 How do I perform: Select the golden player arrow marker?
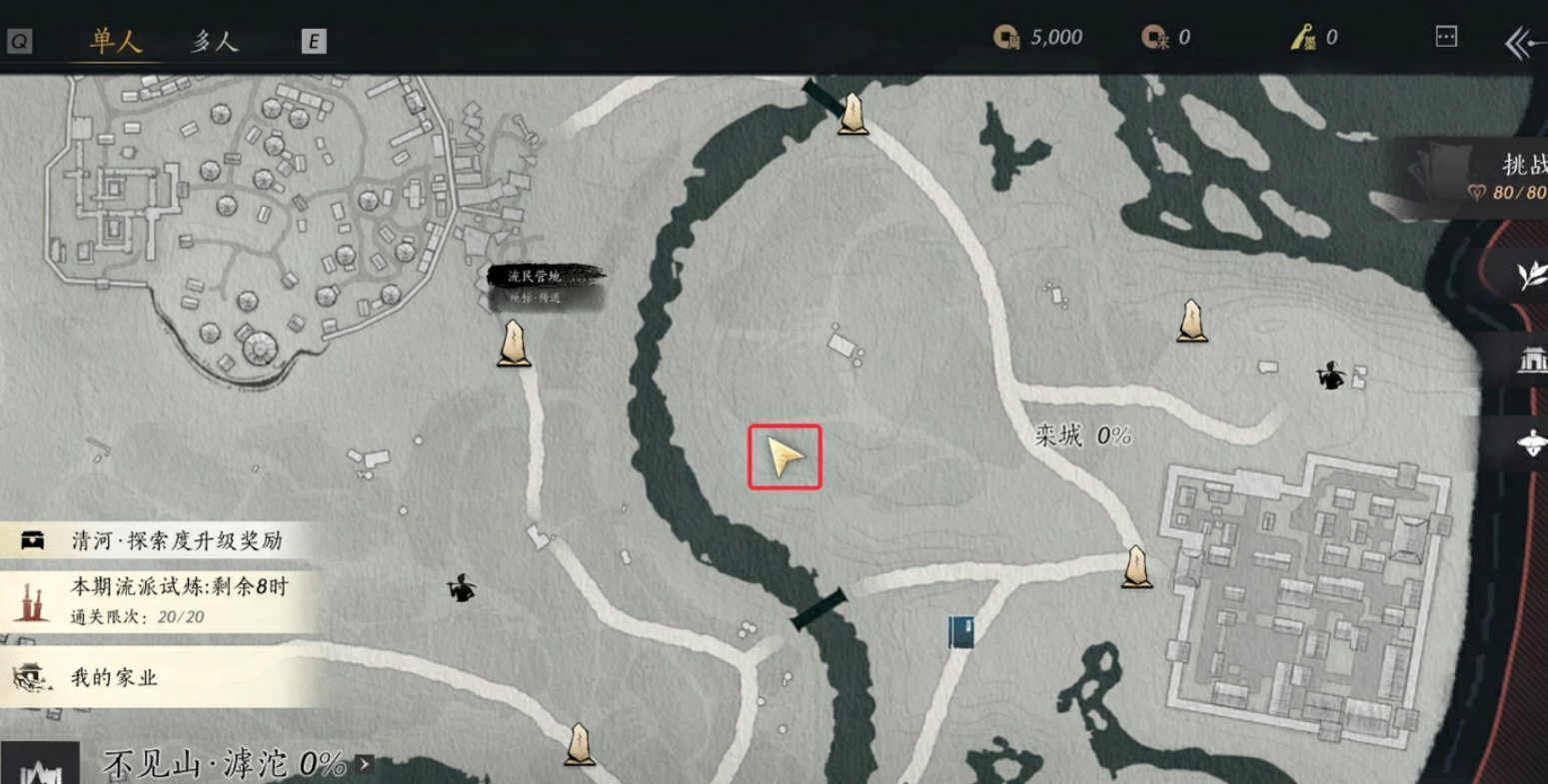tap(785, 457)
